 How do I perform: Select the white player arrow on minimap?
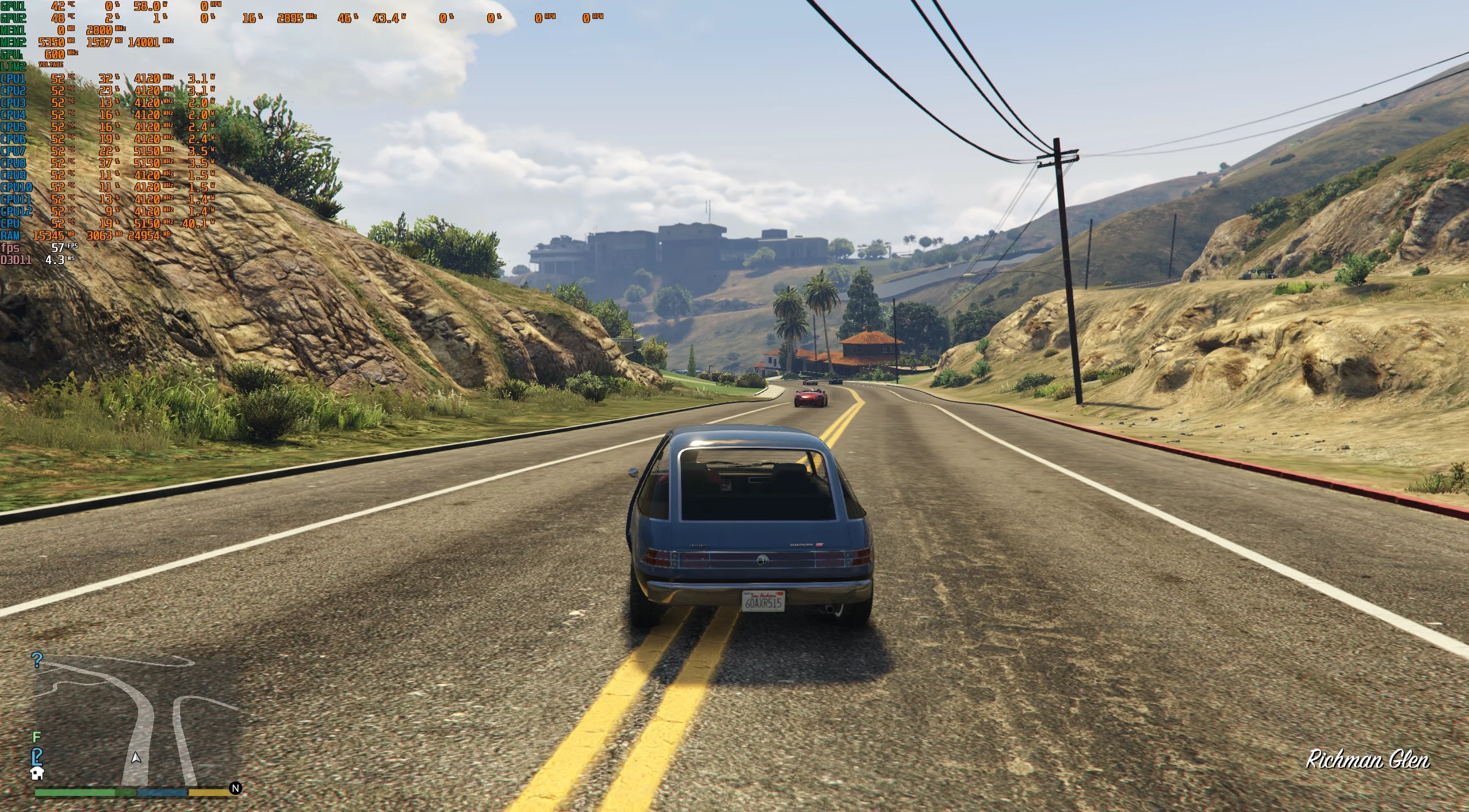coord(136,757)
